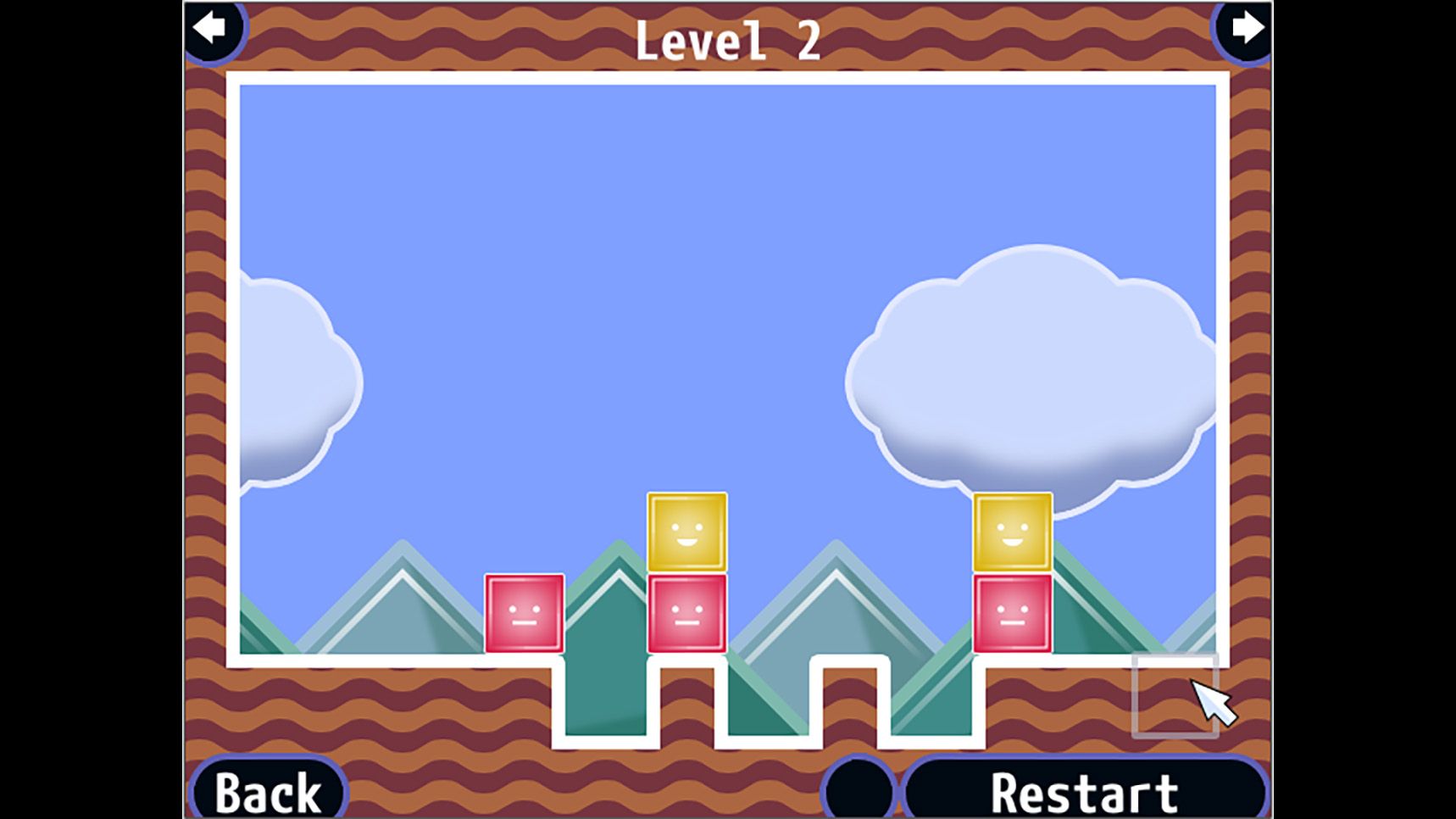Click the blank round button beside Restart
This screenshot has height=819, width=1456.
click(859, 788)
